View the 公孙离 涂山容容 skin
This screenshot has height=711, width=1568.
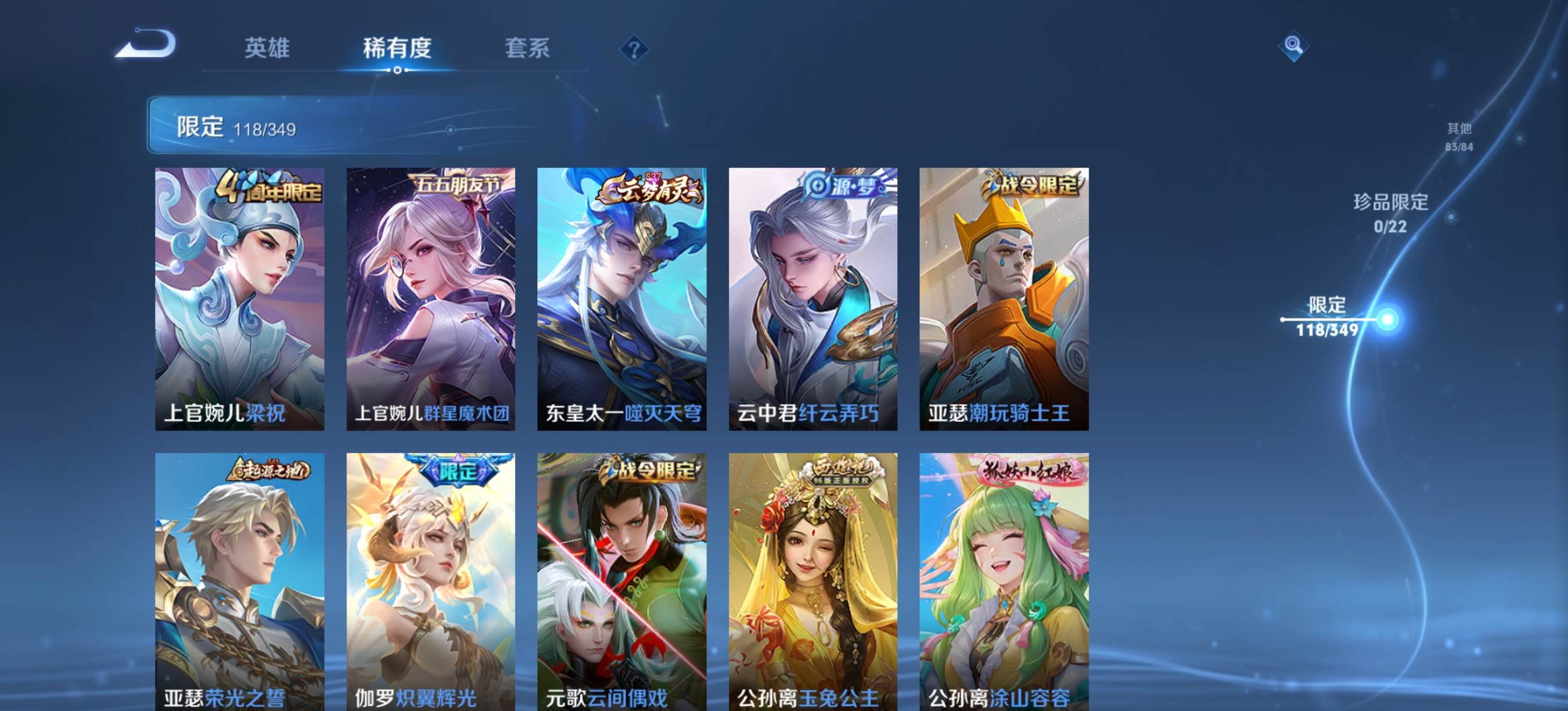pyautogui.click(x=1004, y=581)
